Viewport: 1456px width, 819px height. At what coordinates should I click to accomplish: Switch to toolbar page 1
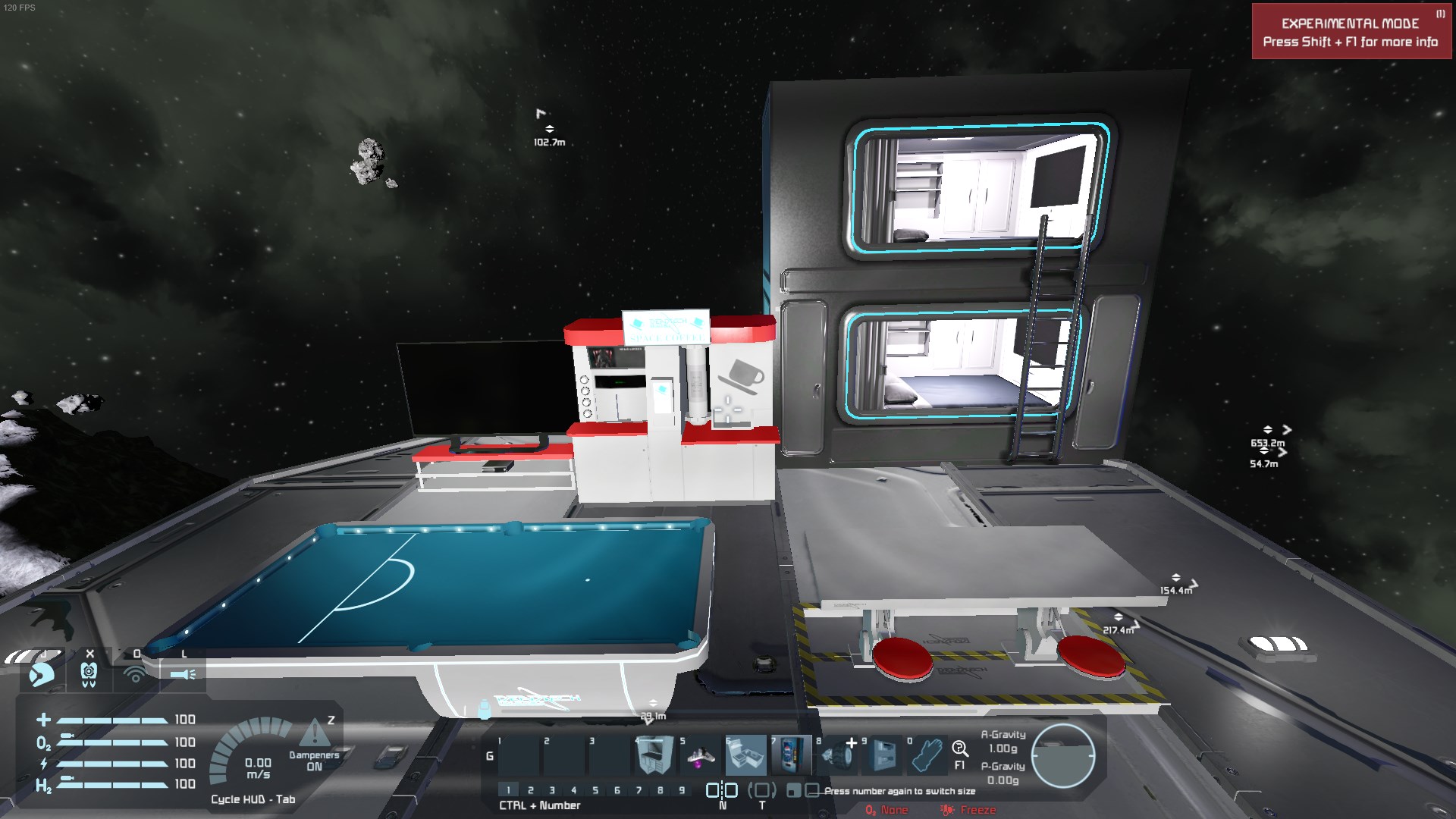509,790
